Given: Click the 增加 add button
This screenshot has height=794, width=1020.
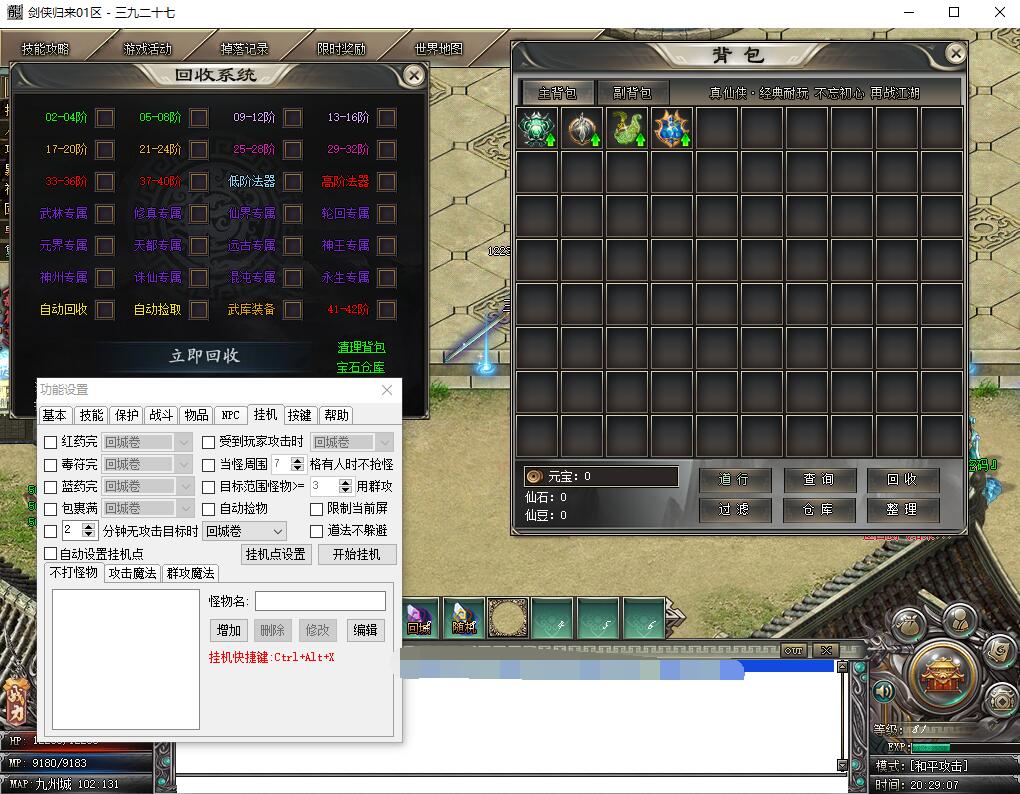Looking at the screenshot, I should (x=229, y=630).
